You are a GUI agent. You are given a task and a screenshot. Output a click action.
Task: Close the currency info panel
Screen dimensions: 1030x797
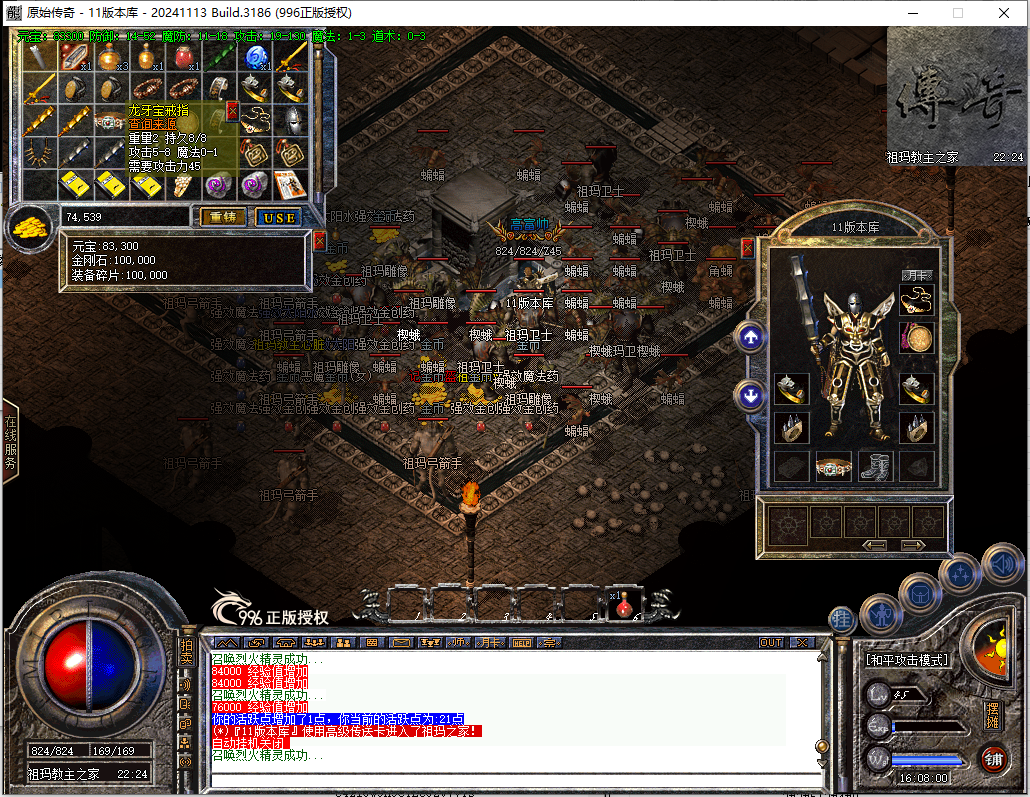point(319,241)
